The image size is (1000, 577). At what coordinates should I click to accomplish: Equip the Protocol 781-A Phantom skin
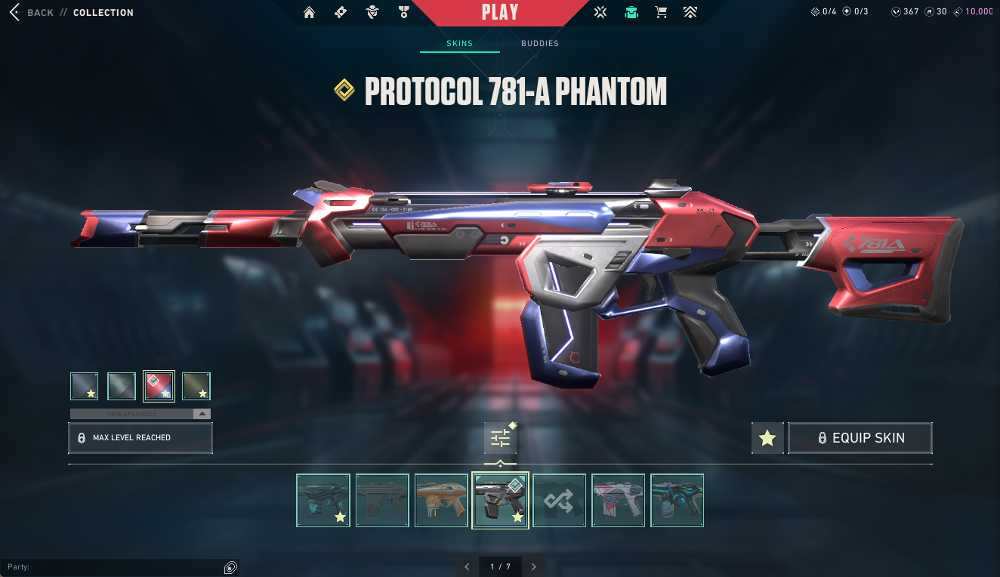tap(860, 438)
